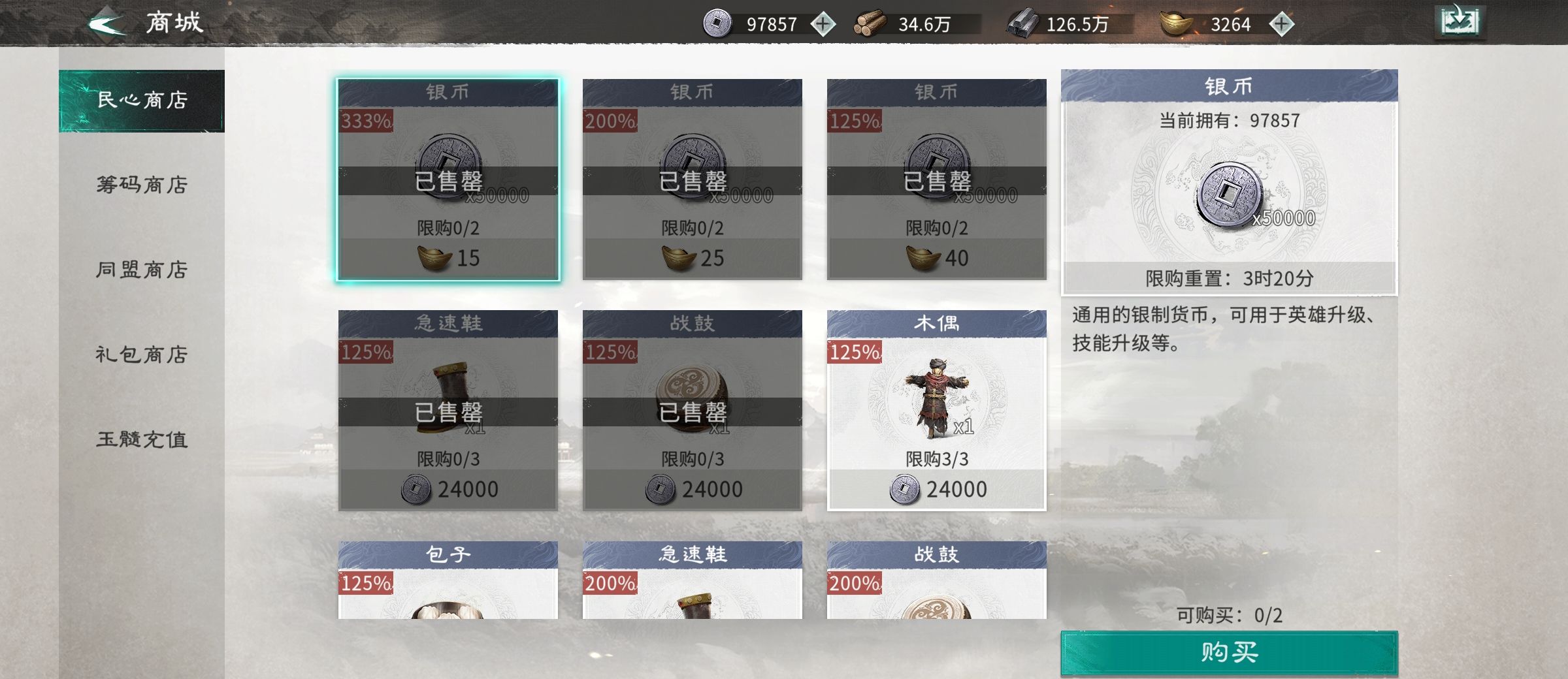Click the back arrow next to 商城
The image size is (1568, 679).
[x=105, y=23]
